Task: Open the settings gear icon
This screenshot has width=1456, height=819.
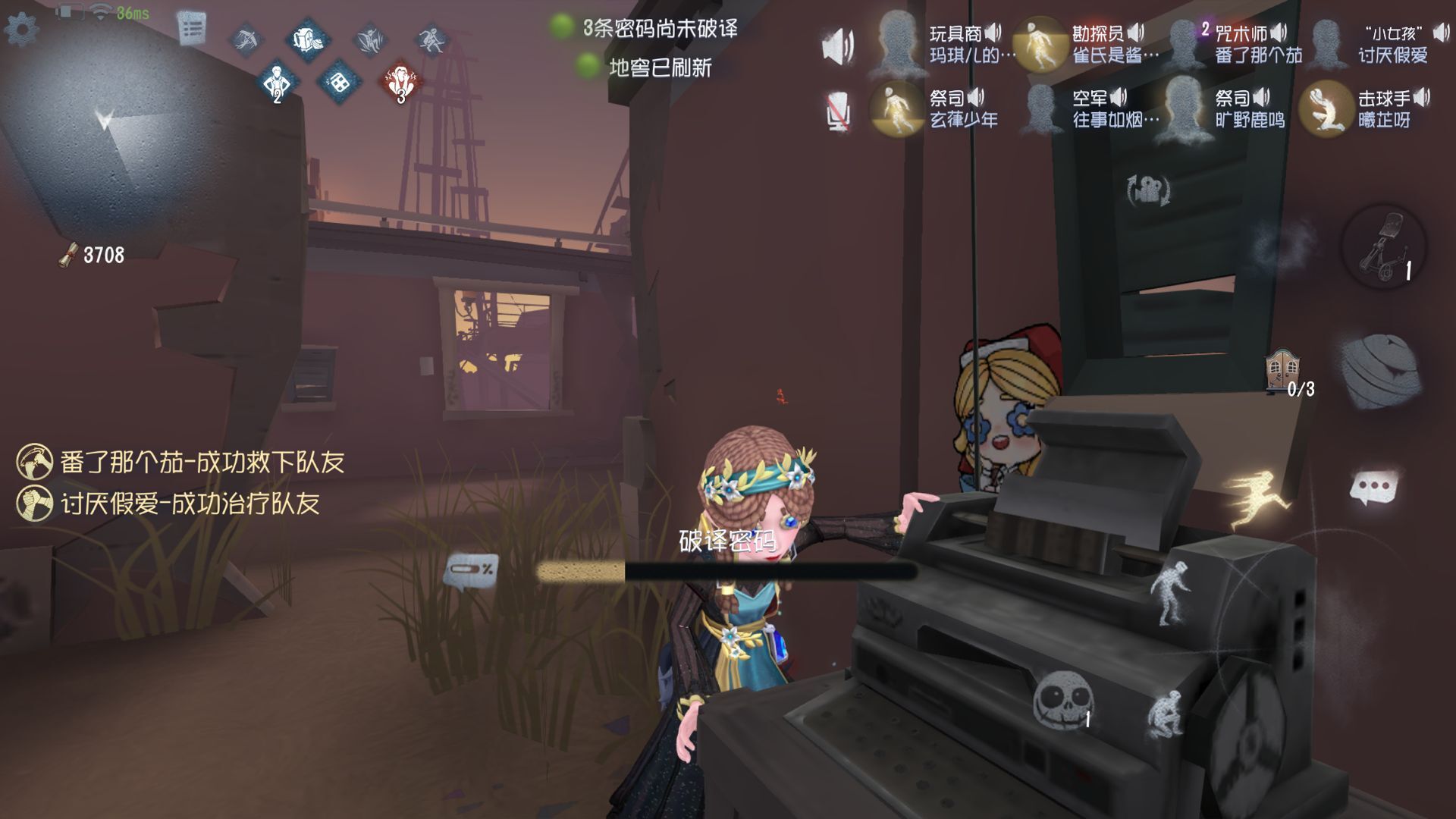Action: (x=21, y=29)
